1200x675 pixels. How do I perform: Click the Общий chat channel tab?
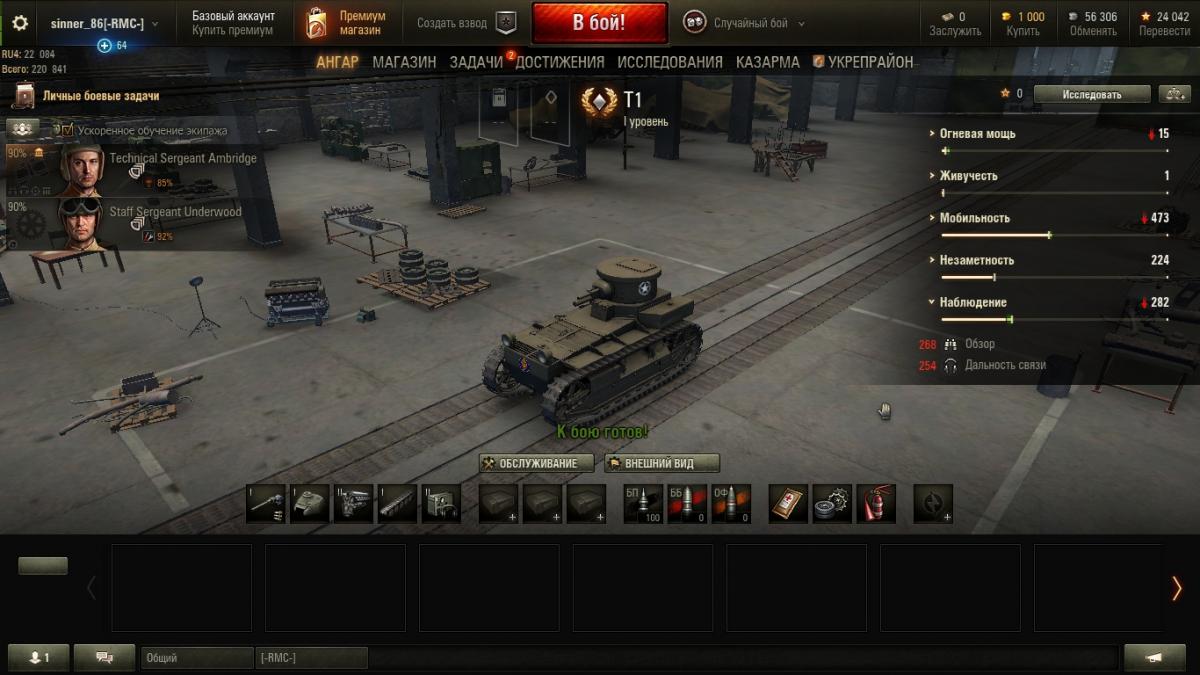click(195, 657)
